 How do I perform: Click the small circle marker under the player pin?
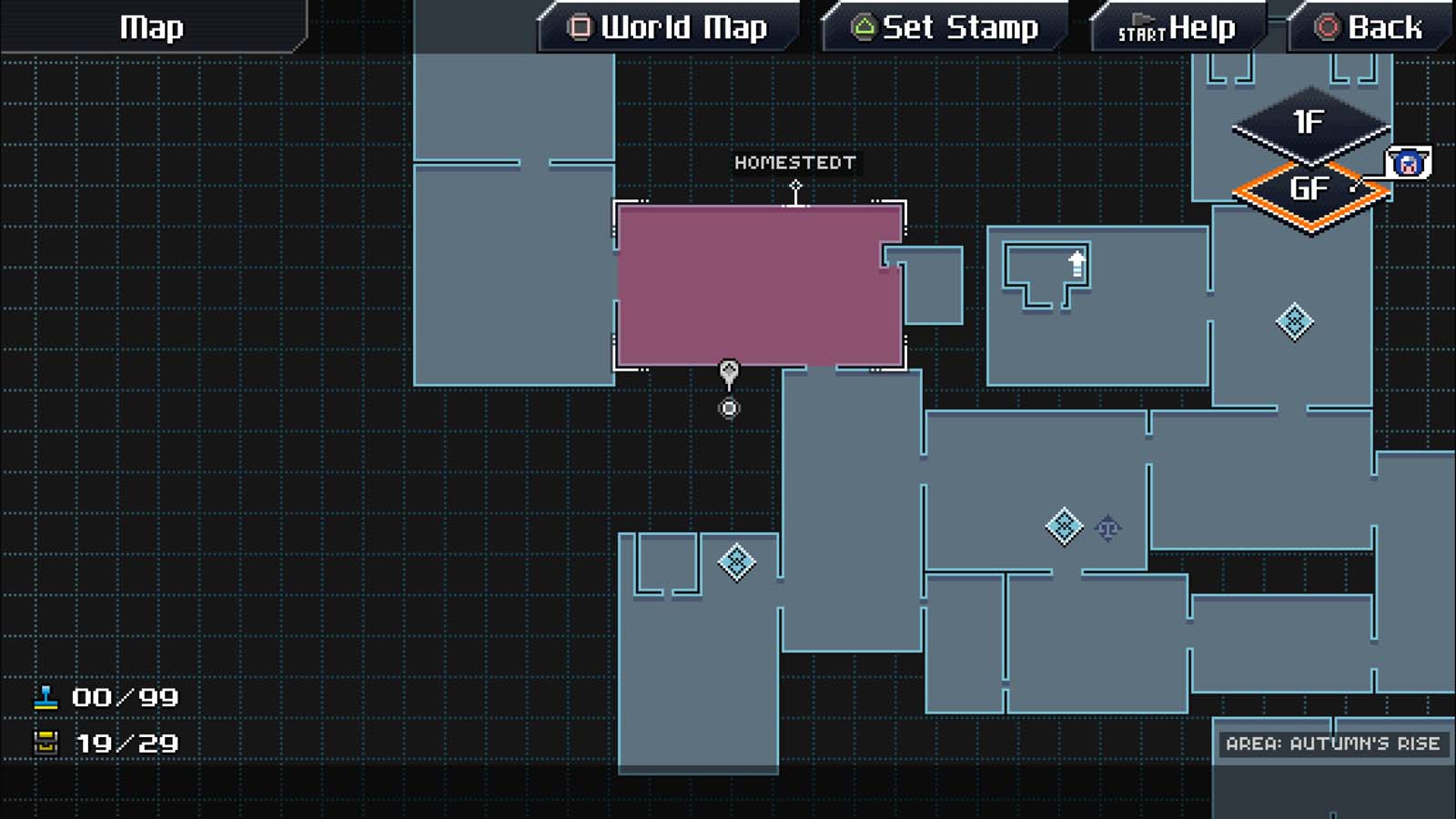[x=728, y=408]
